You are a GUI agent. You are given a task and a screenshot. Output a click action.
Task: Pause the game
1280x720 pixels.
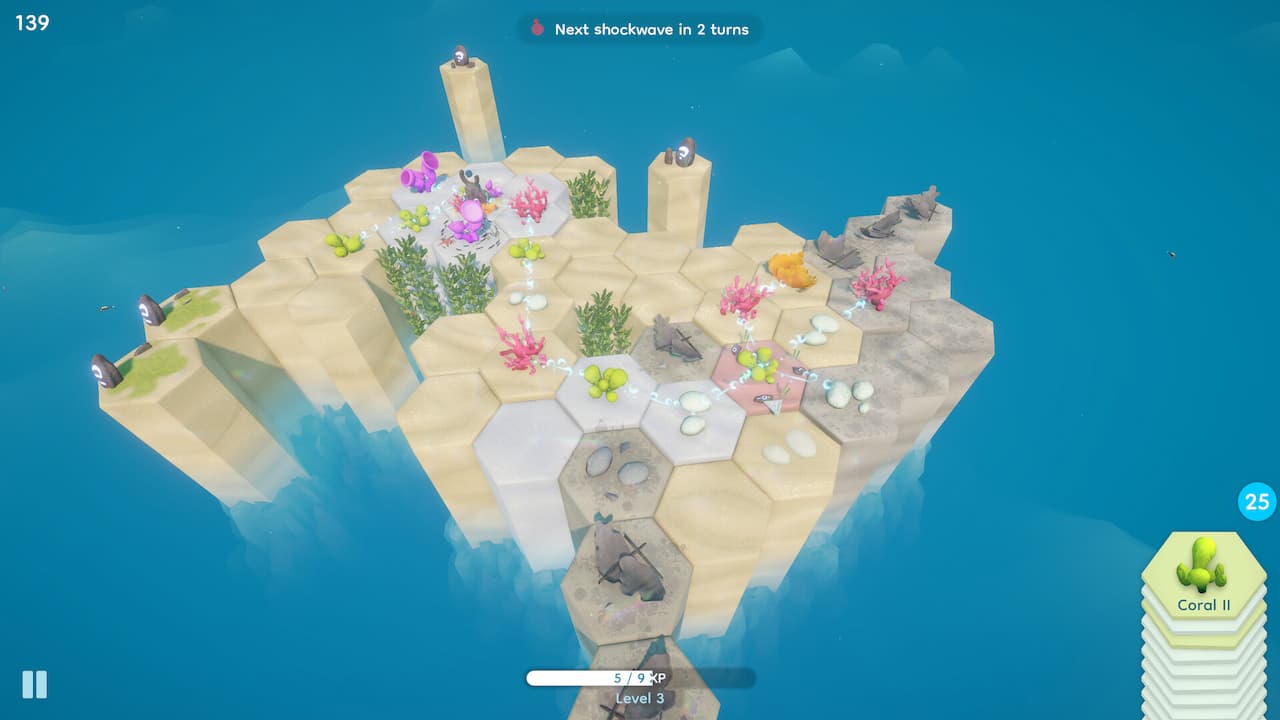point(35,685)
